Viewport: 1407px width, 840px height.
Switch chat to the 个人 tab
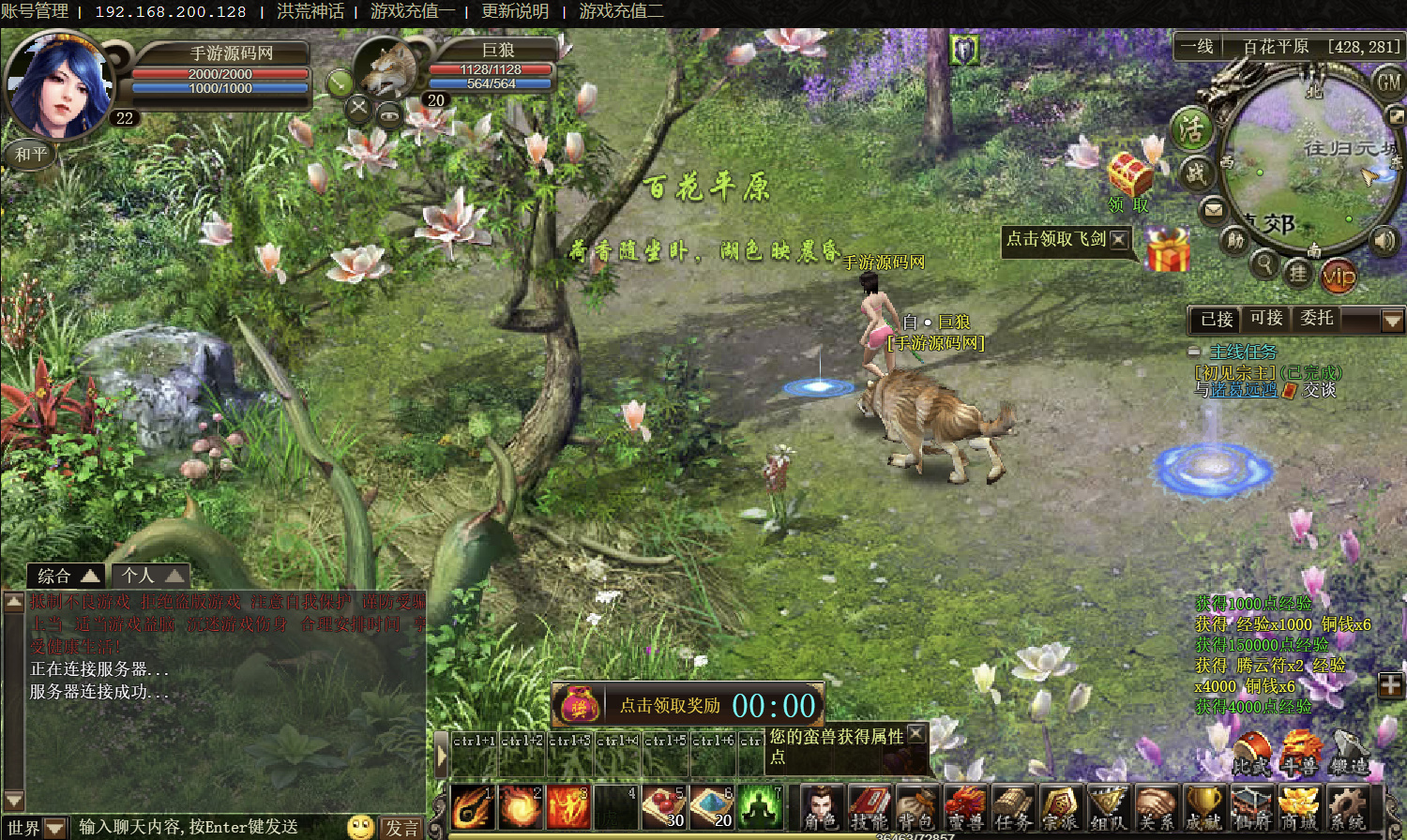[x=150, y=575]
